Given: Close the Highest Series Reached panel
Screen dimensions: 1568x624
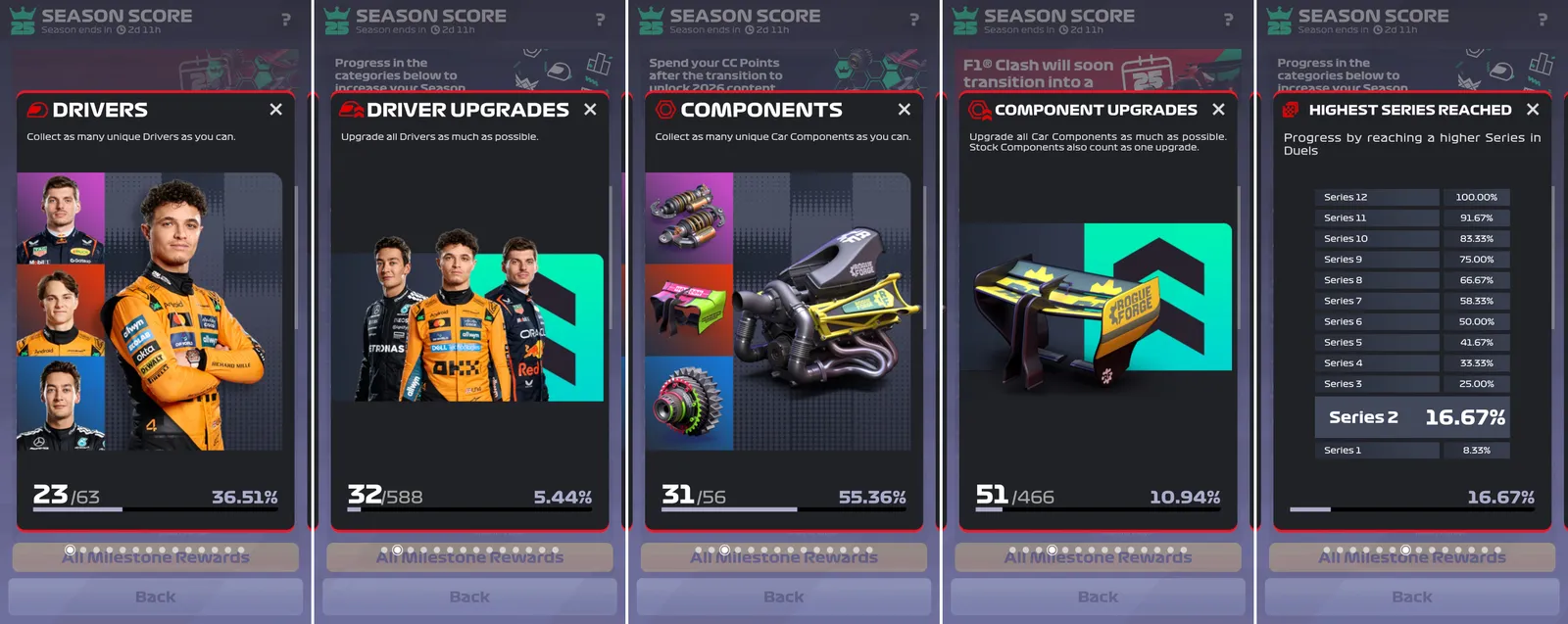Looking at the screenshot, I should 1533,110.
